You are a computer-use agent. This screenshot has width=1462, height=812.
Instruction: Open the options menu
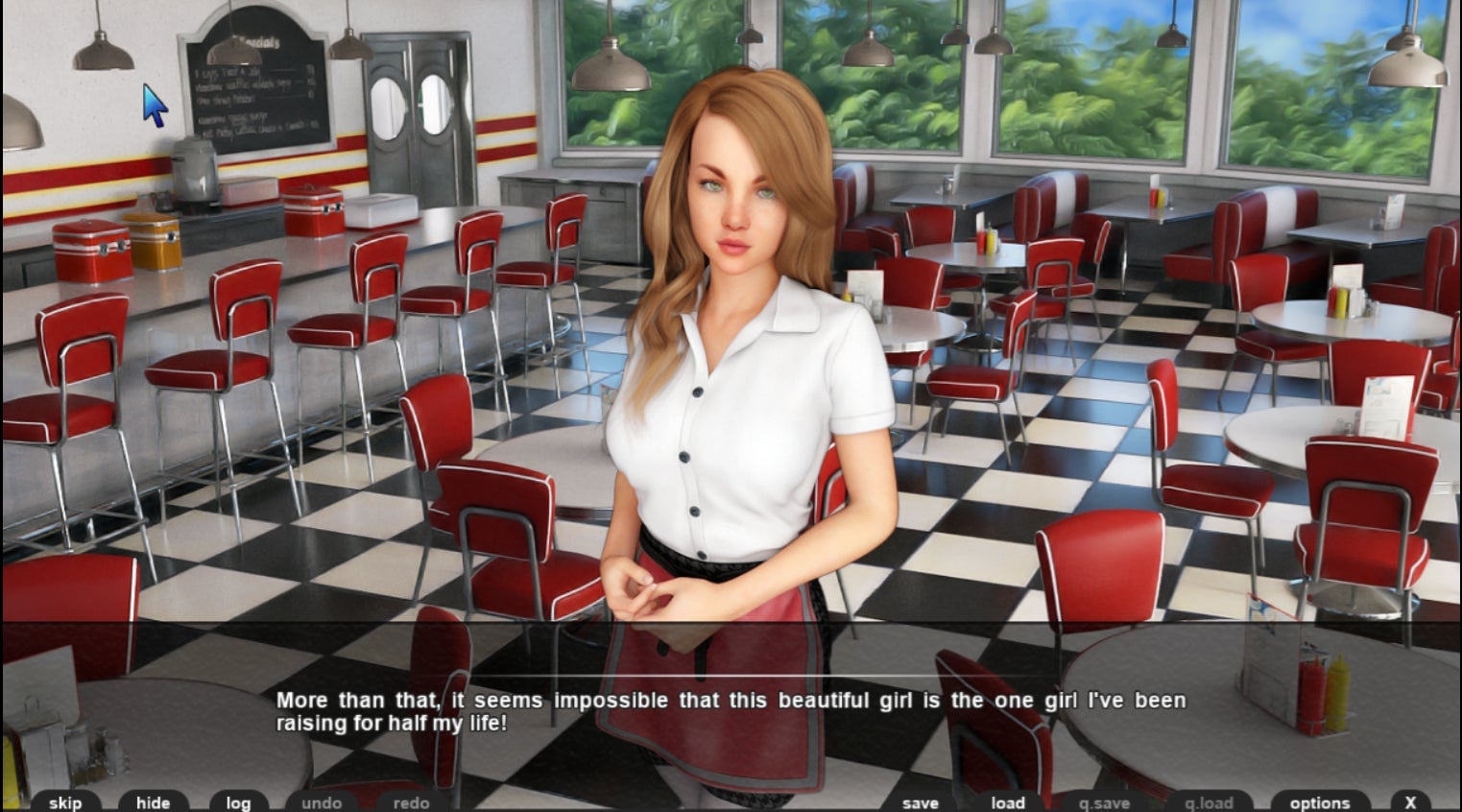pyautogui.click(x=1320, y=802)
